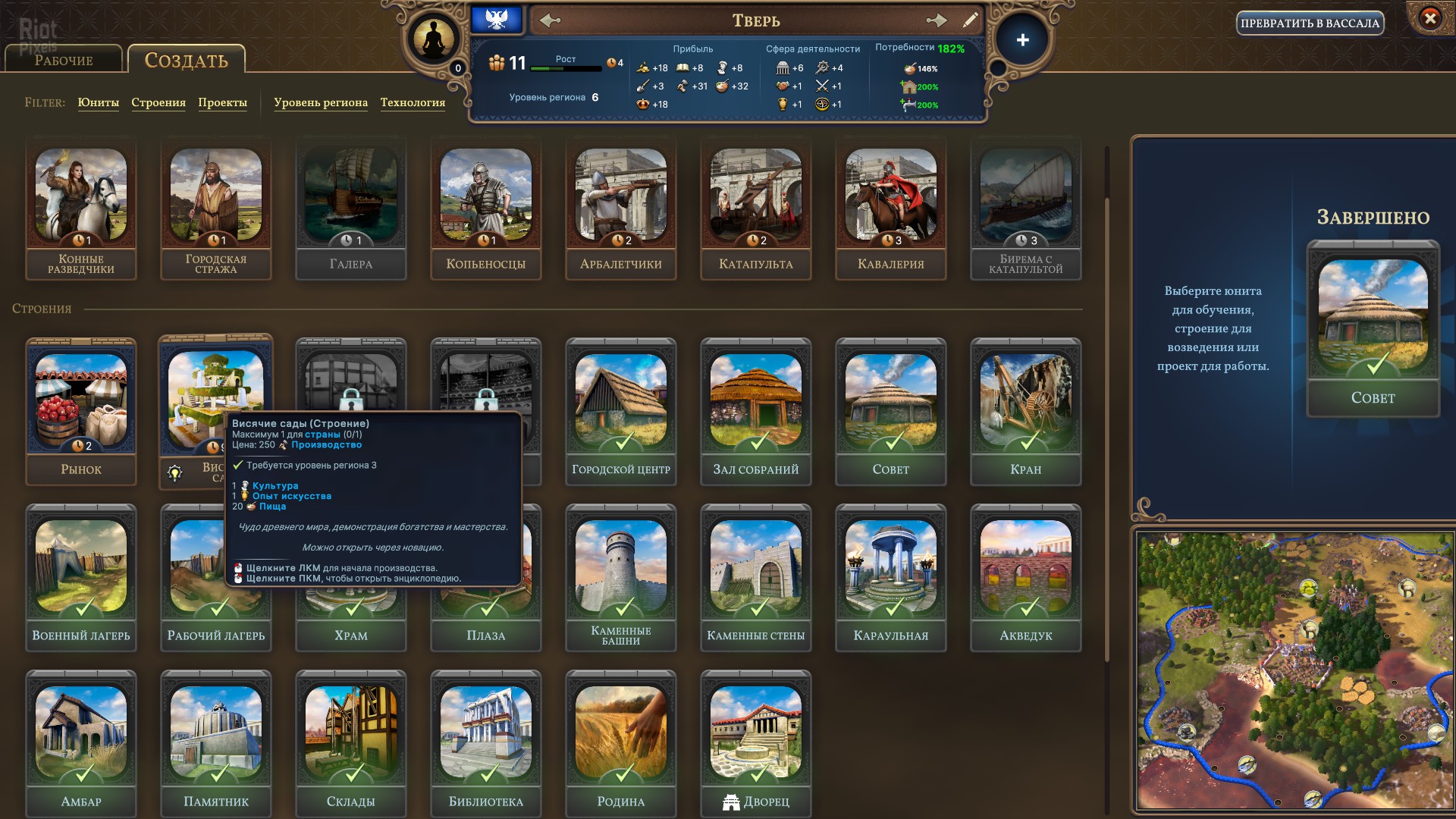
Task: Go to the previous city with left arrow
Action: tap(551, 20)
